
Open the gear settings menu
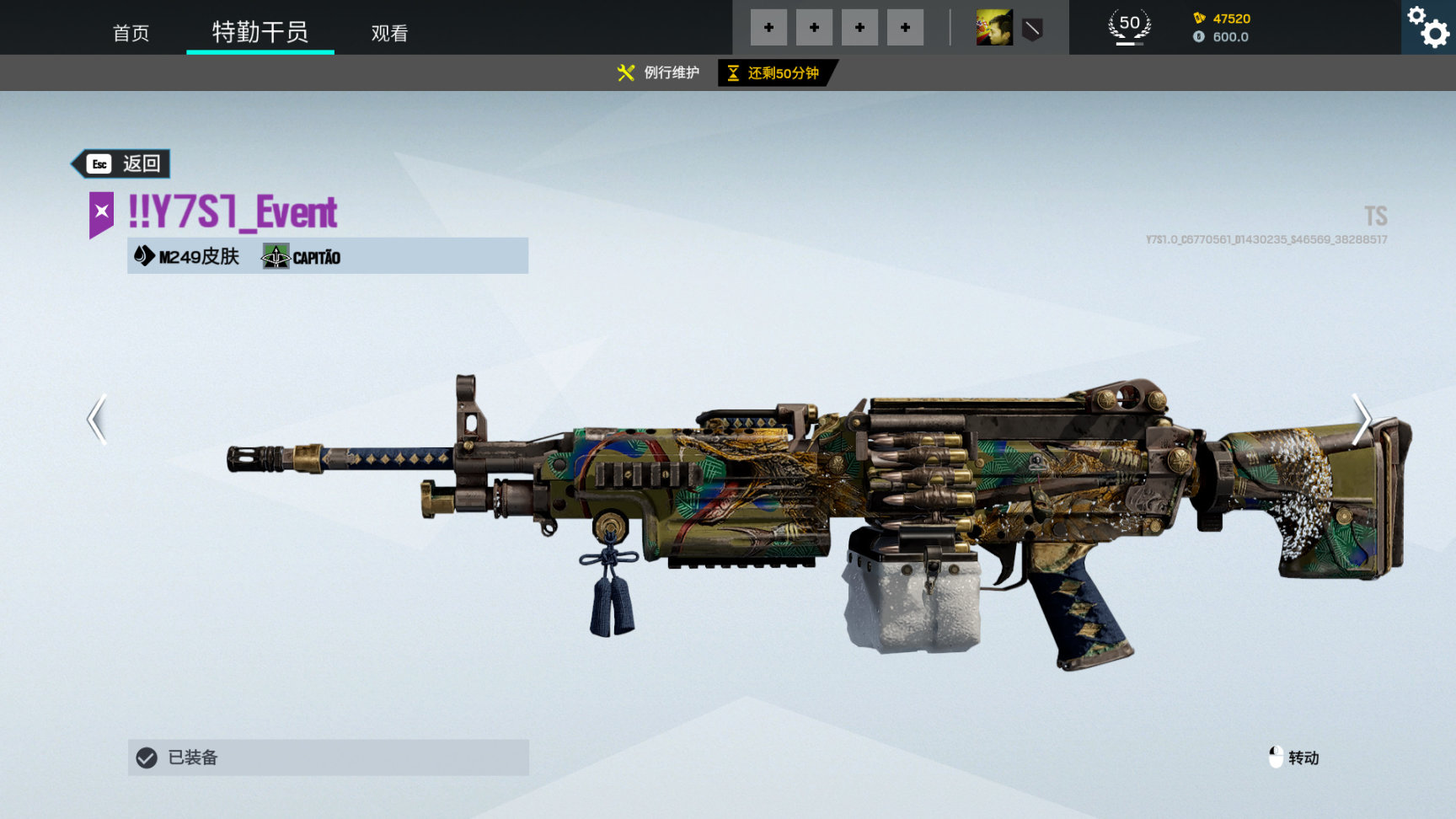tap(1429, 27)
